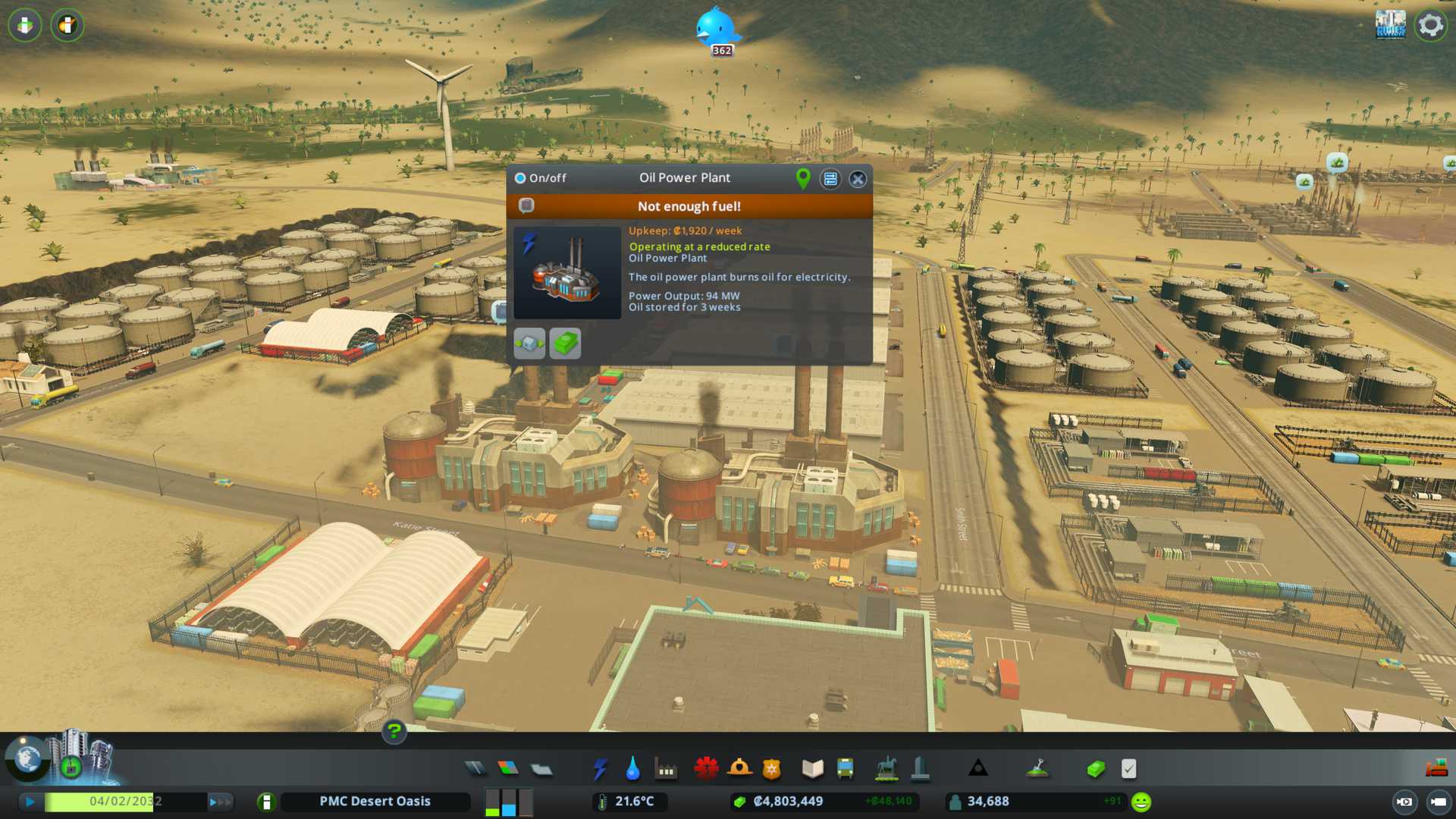Open the Police badge menu
The height and width of the screenshot is (819, 1456).
771,769
